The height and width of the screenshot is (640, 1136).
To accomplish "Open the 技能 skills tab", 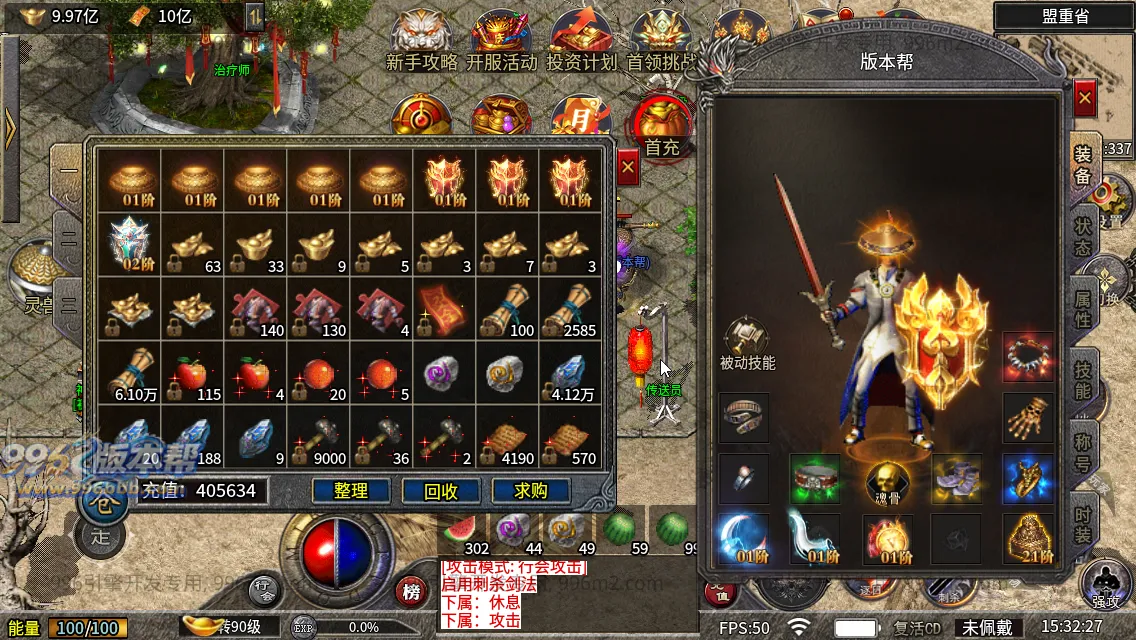I will pyautogui.click(x=1082, y=379).
